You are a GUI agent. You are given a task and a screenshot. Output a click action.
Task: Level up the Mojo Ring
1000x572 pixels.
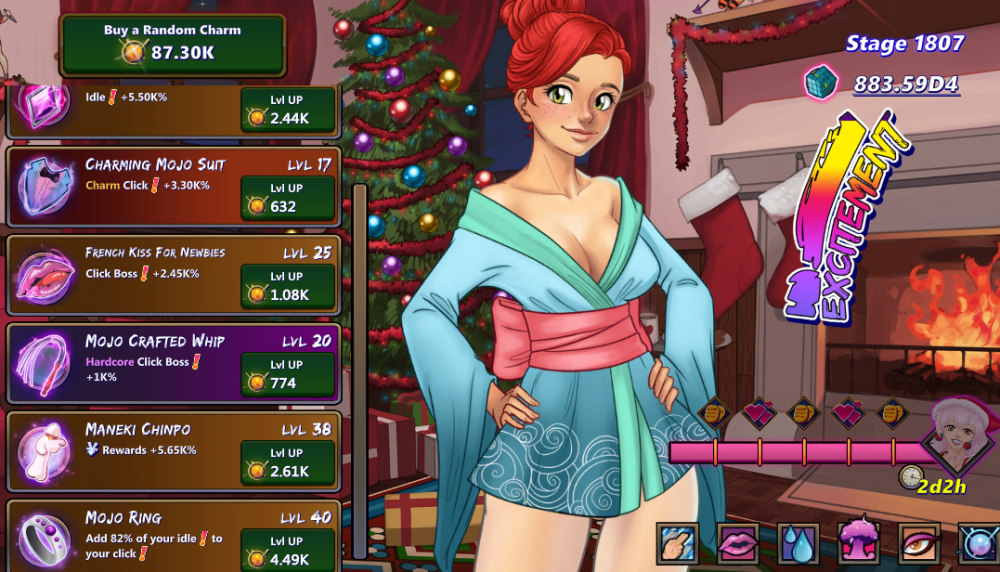point(288,549)
